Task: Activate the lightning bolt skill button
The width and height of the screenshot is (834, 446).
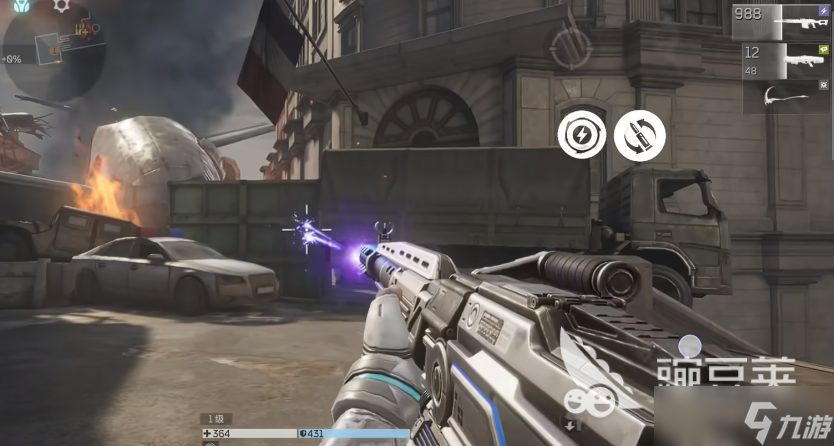Action: (581, 136)
